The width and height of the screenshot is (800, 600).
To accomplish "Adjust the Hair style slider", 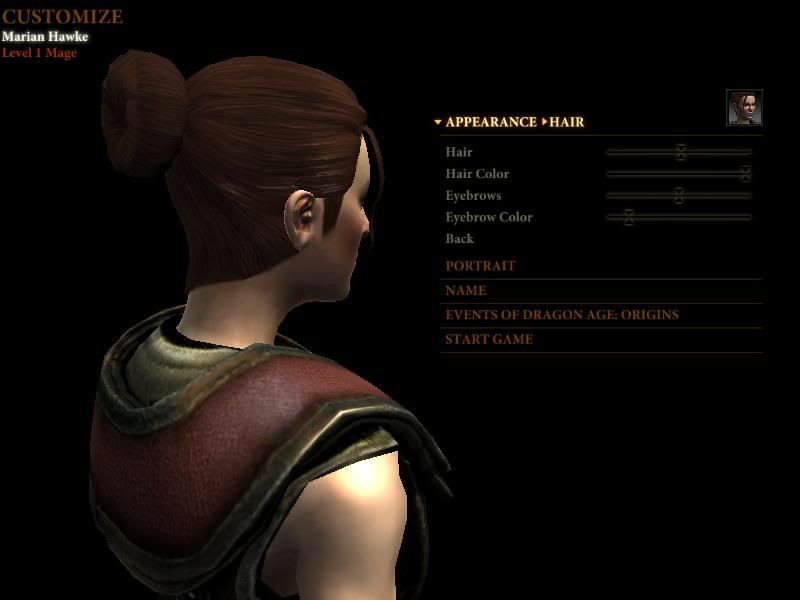I will pyautogui.click(x=680, y=152).
